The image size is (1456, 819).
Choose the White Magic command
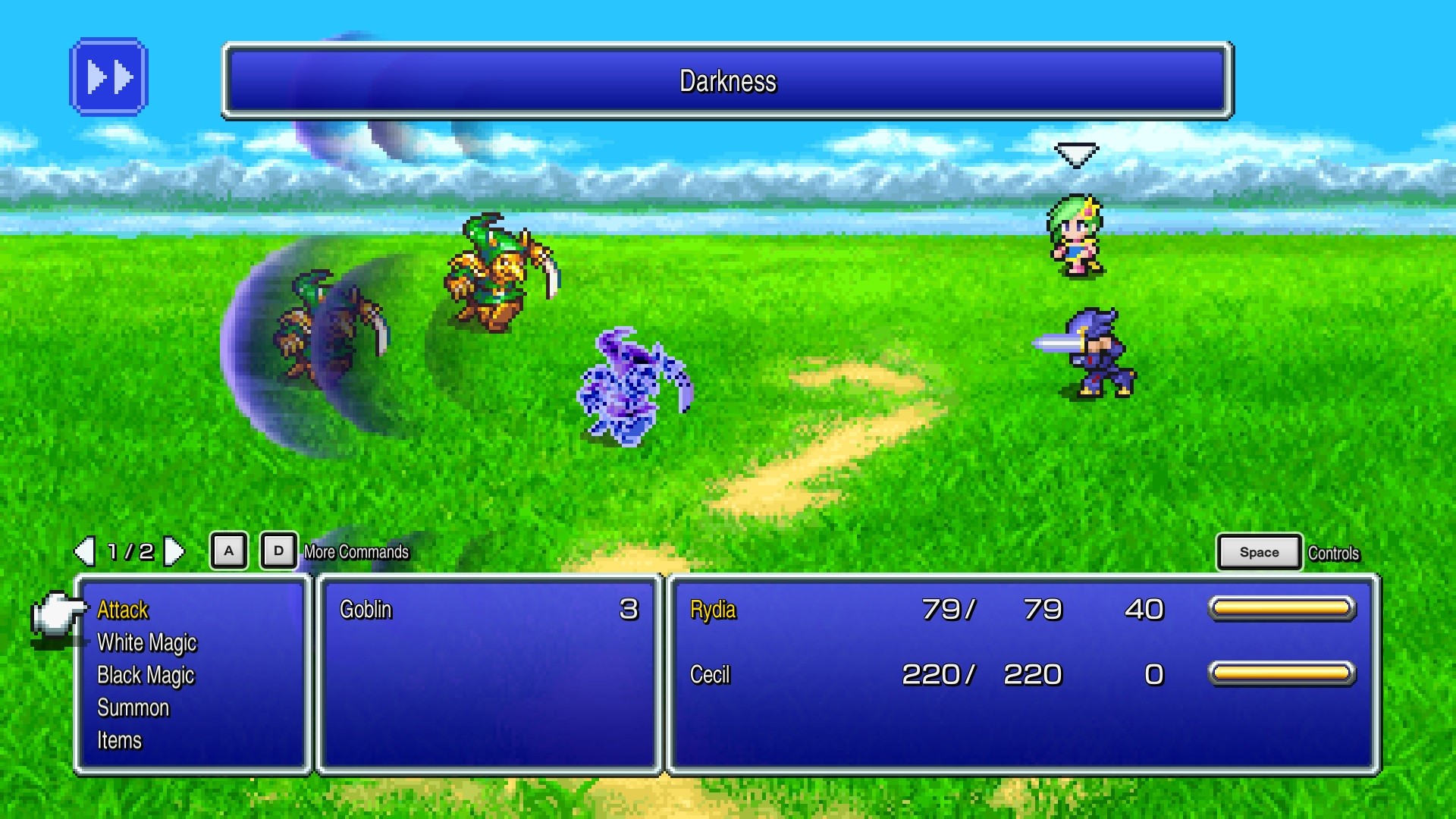coord(146,643)
